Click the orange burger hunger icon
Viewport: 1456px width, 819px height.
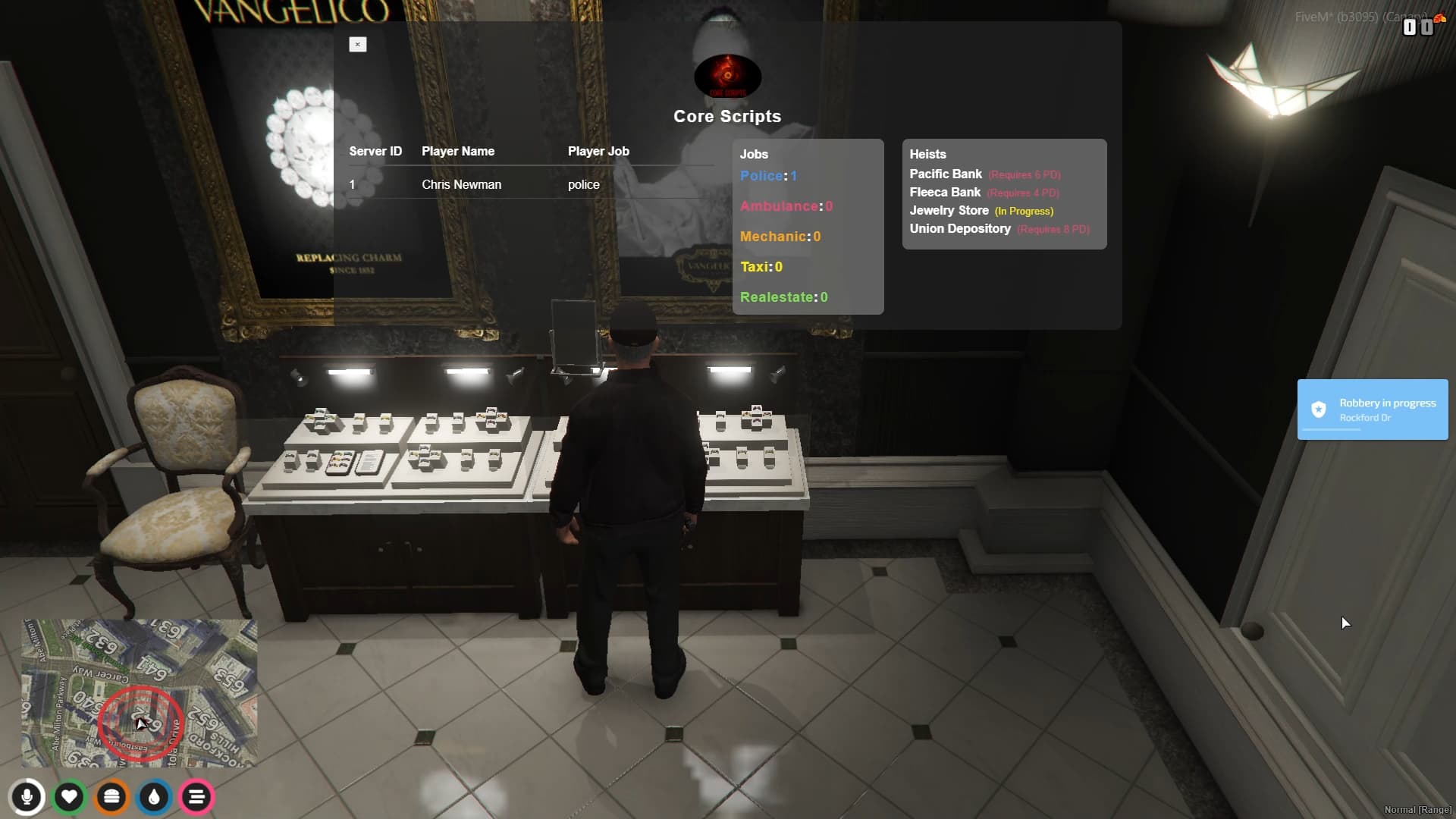111,797
